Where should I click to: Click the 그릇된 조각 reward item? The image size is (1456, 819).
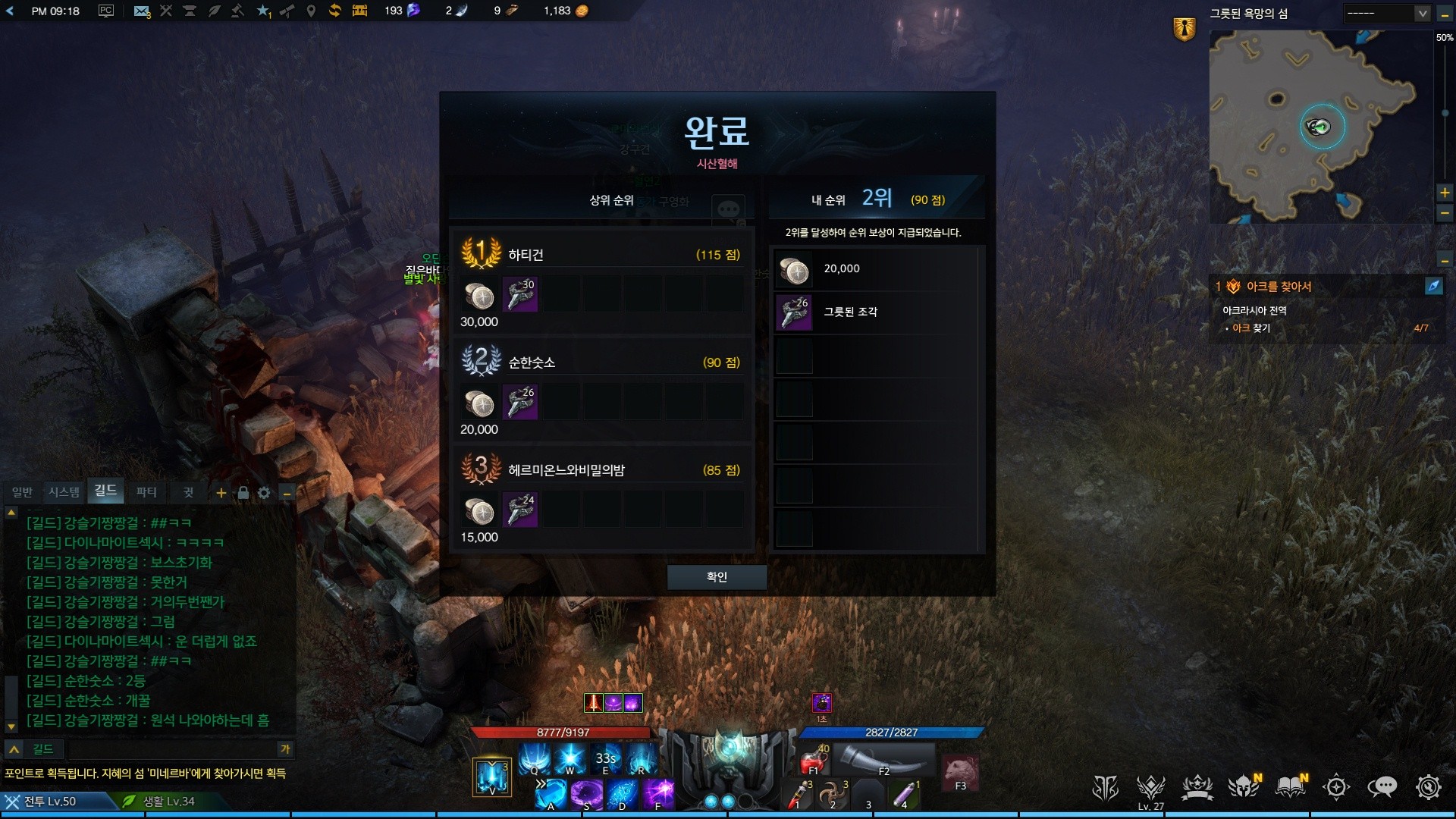coord(794,312)
